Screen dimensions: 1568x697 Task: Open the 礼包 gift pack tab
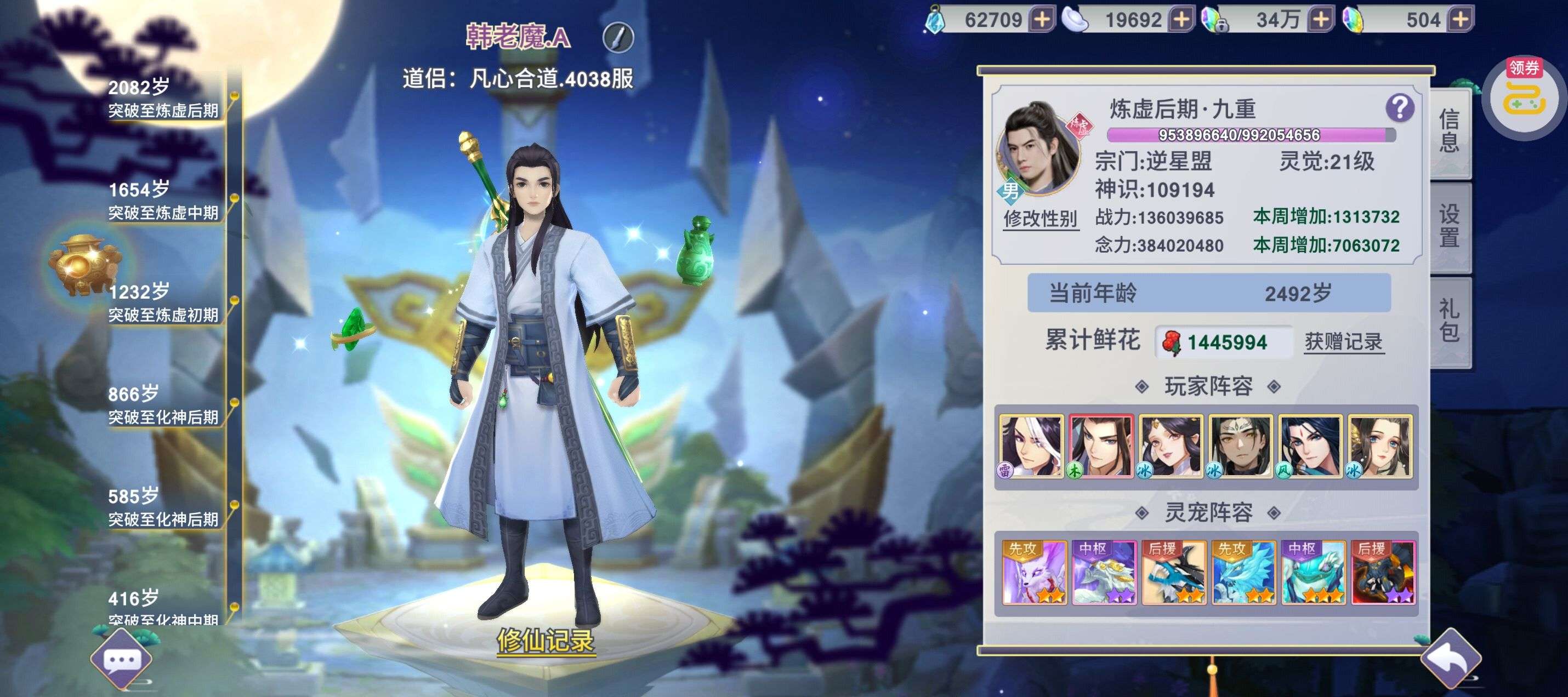1450,320
